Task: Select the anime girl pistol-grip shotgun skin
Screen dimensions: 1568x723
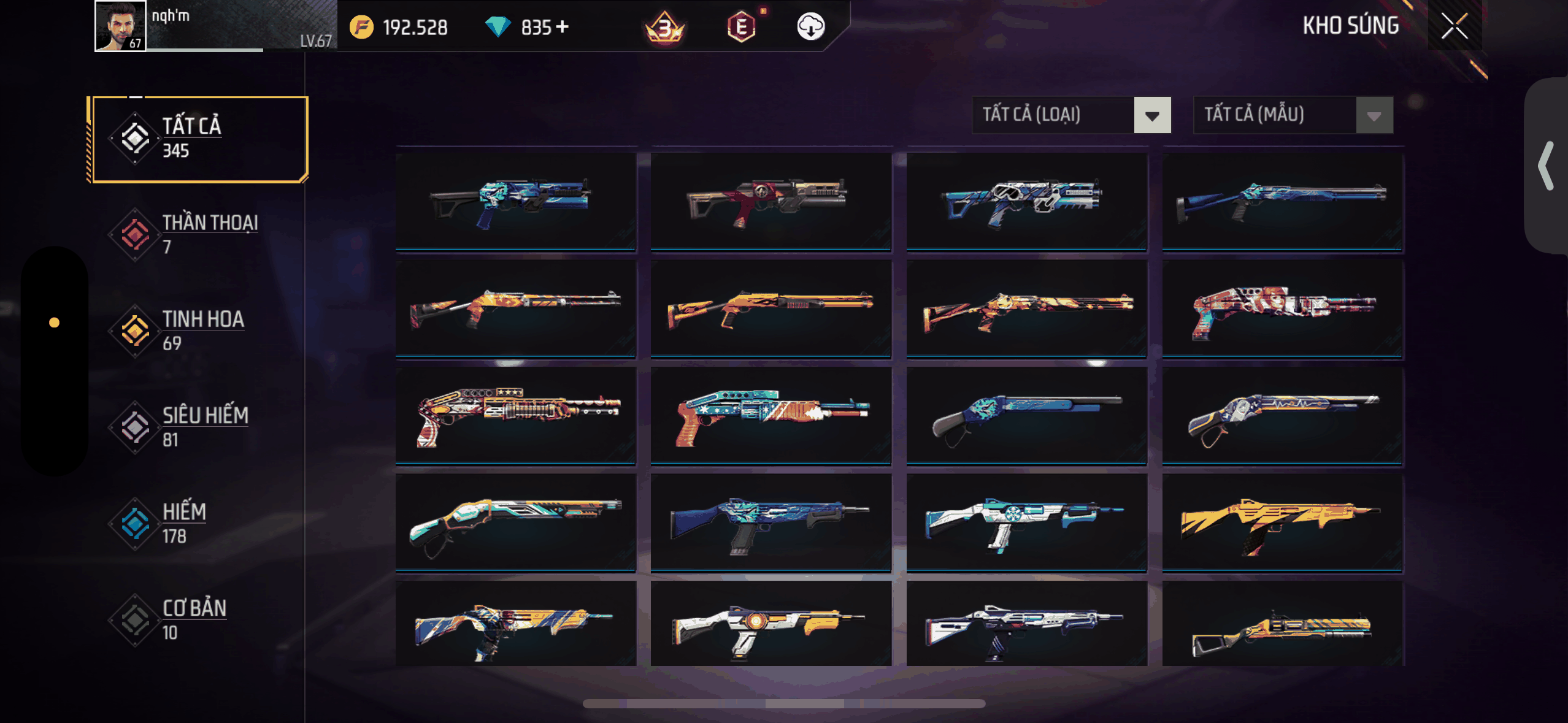Action: click(1282, 308)
